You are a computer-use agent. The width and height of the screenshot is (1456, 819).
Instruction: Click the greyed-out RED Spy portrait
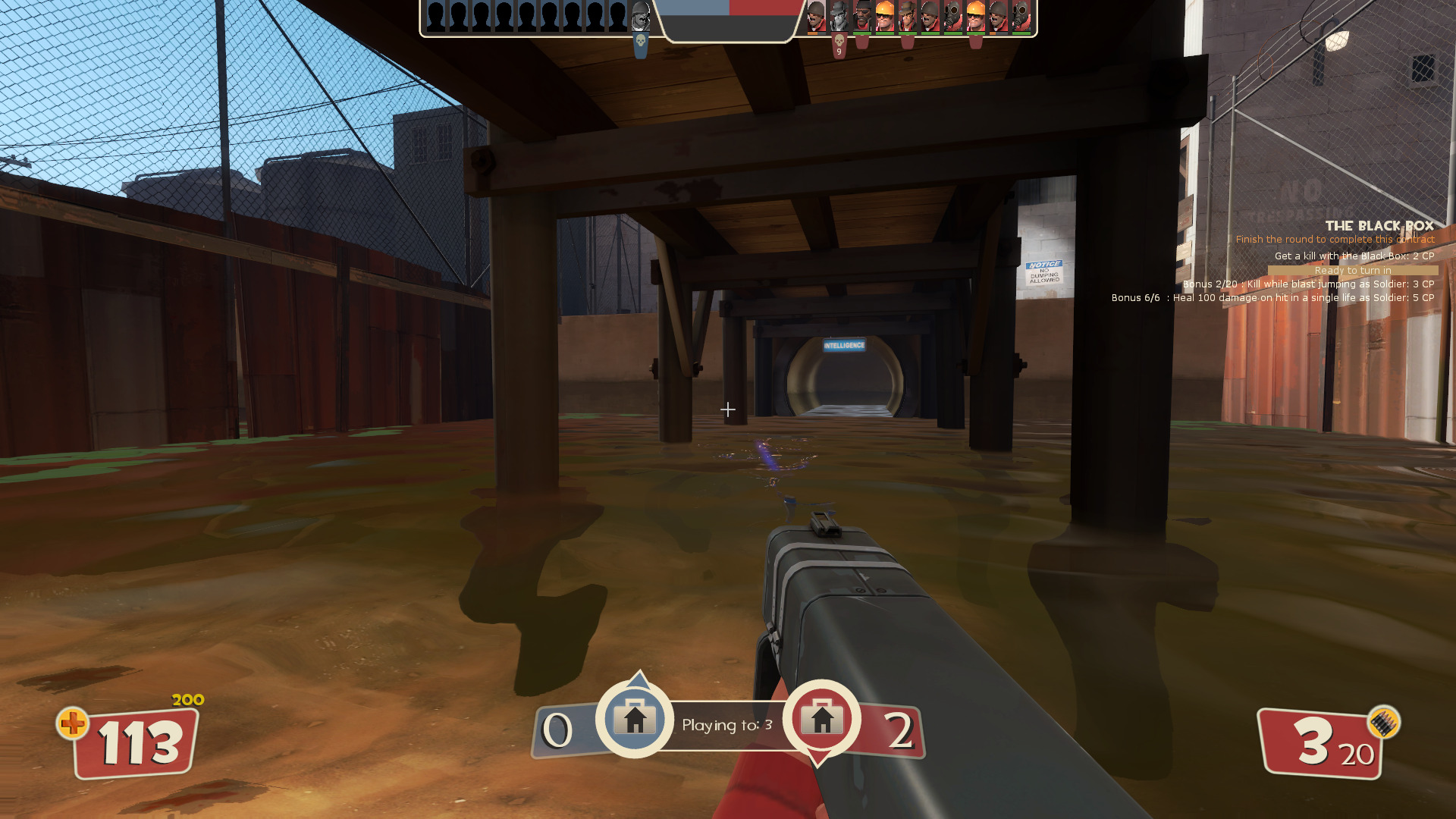(839, 17)
